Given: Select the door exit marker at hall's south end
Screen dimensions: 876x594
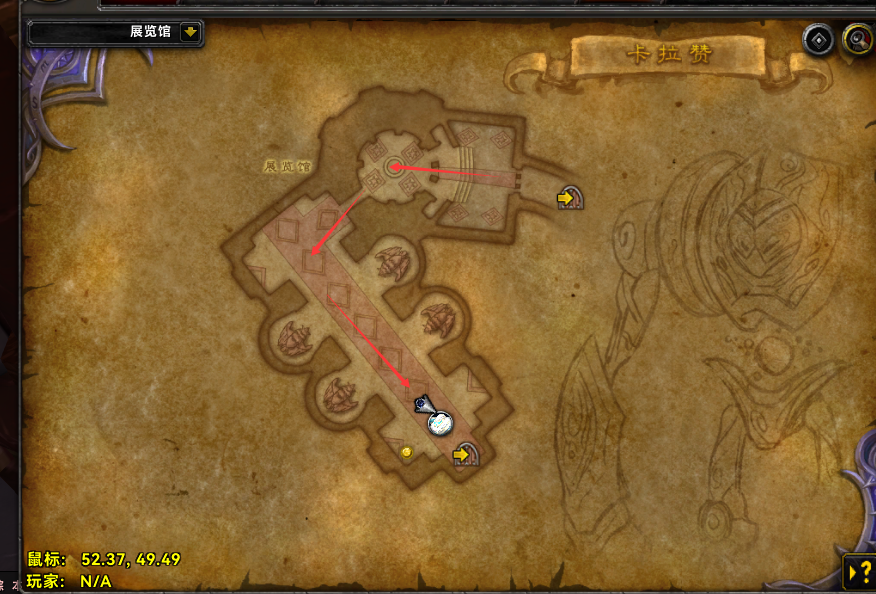Looking at the screenshot, I should (x=466, y=455).
